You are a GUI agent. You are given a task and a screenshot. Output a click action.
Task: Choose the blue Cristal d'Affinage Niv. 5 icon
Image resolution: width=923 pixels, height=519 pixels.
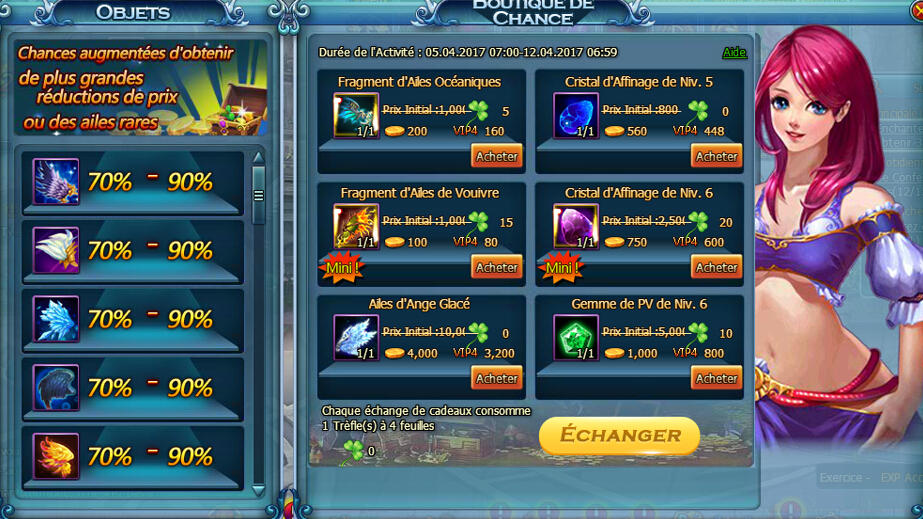coord(576,116)
